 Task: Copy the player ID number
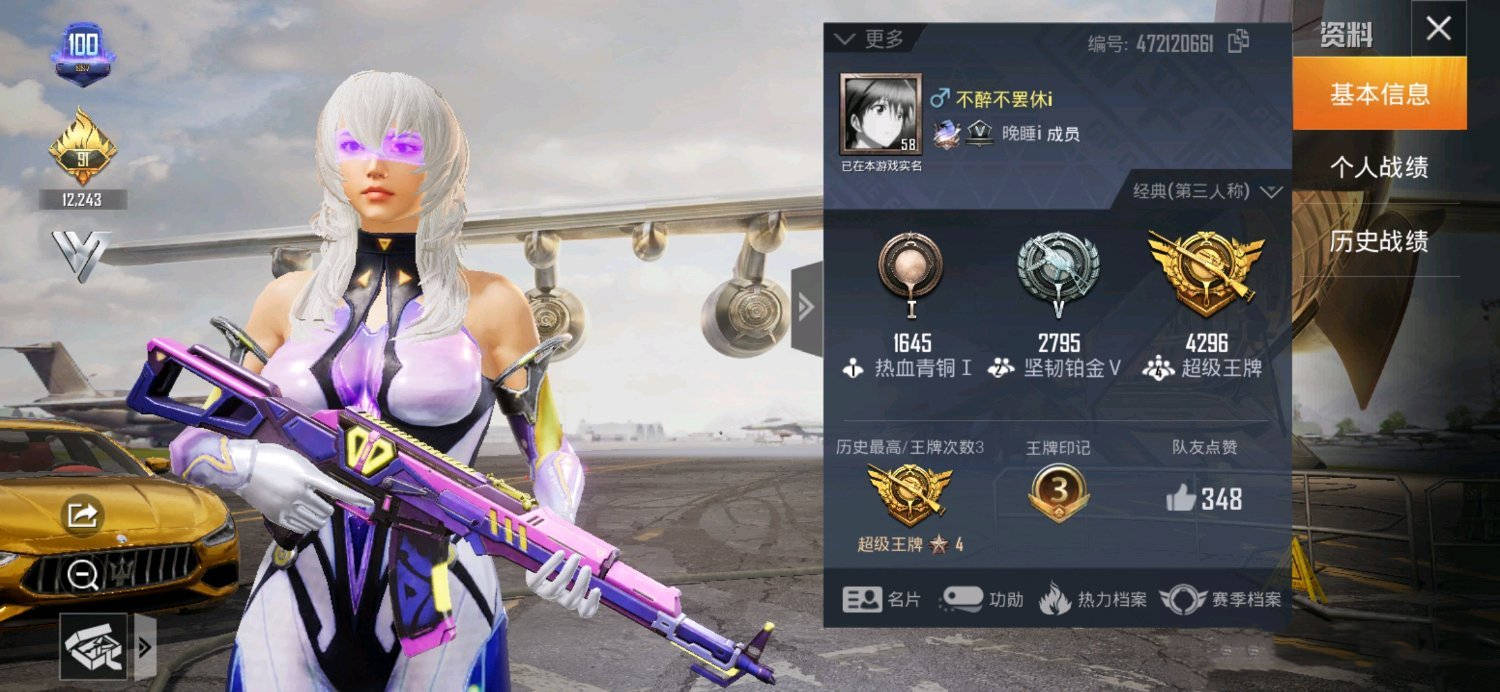pos(1239,42)
